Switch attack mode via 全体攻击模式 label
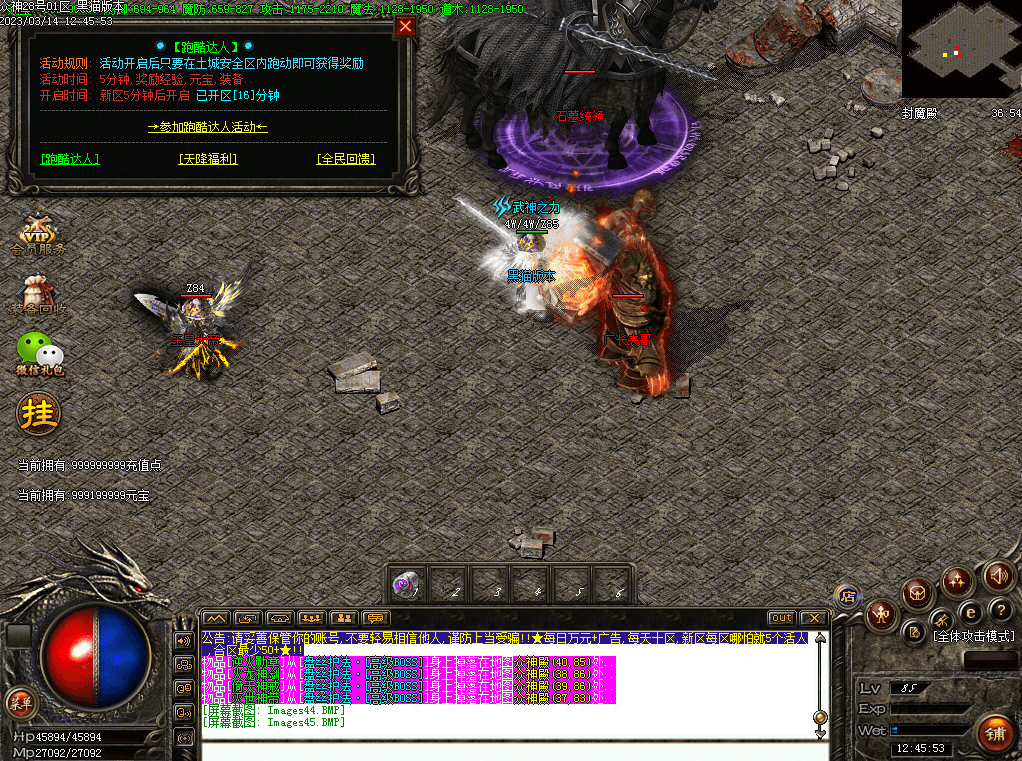Image resolution: width=1022 pixels, height=761 pixels. point(973,636)
